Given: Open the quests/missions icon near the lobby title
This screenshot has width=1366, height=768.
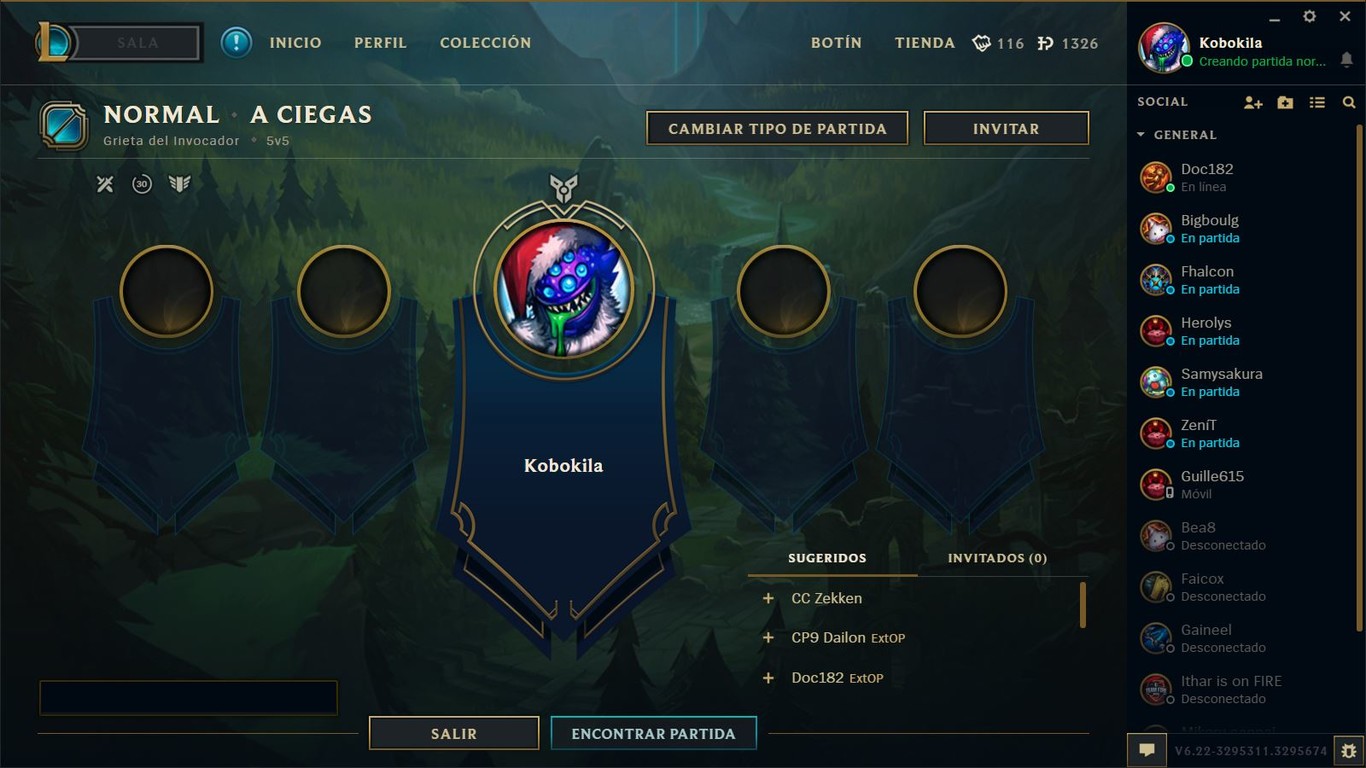Looking at the screenshot, I should pos(104,184).
